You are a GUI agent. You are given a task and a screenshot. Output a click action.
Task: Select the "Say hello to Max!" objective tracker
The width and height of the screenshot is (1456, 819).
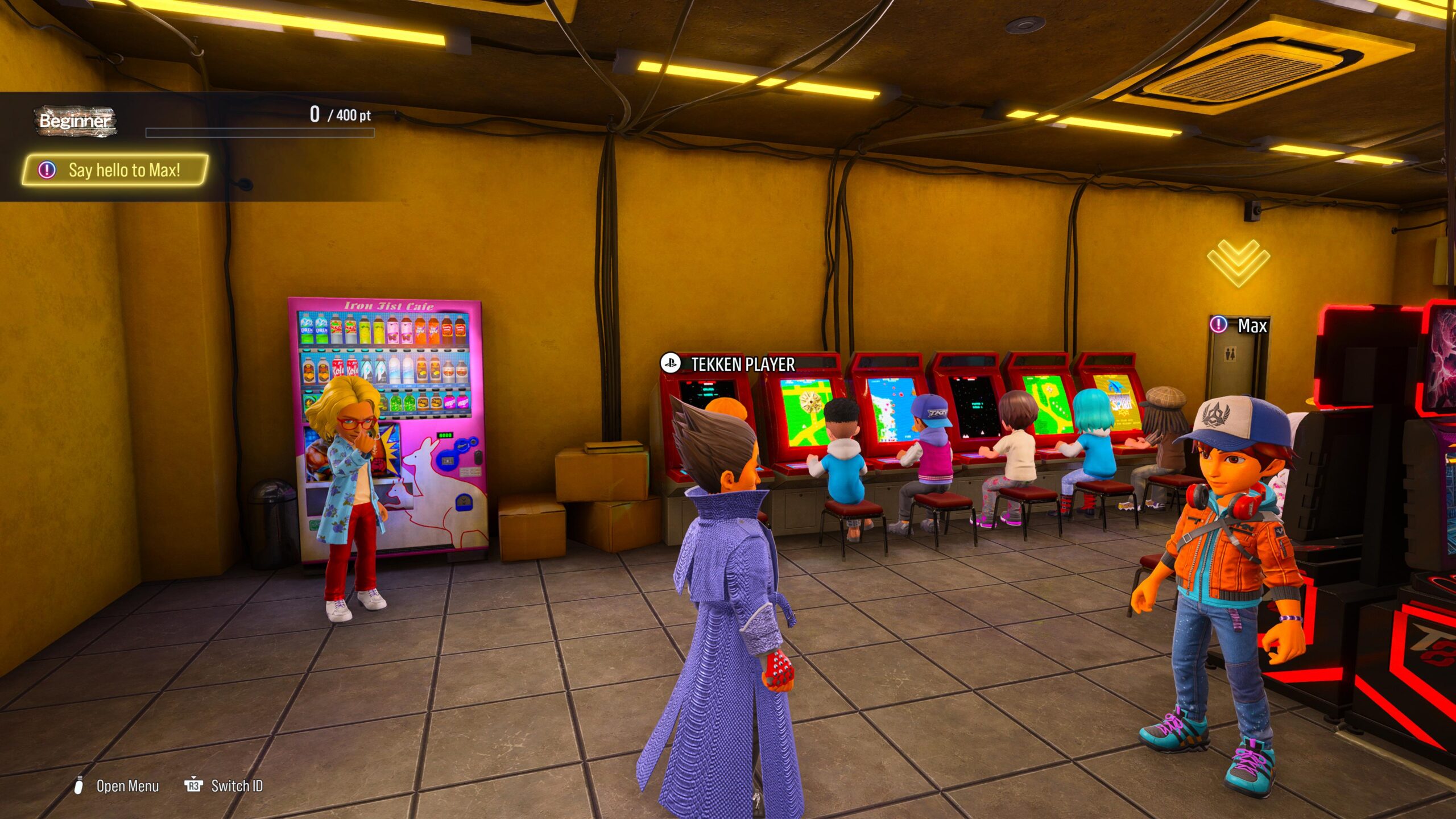115,170
